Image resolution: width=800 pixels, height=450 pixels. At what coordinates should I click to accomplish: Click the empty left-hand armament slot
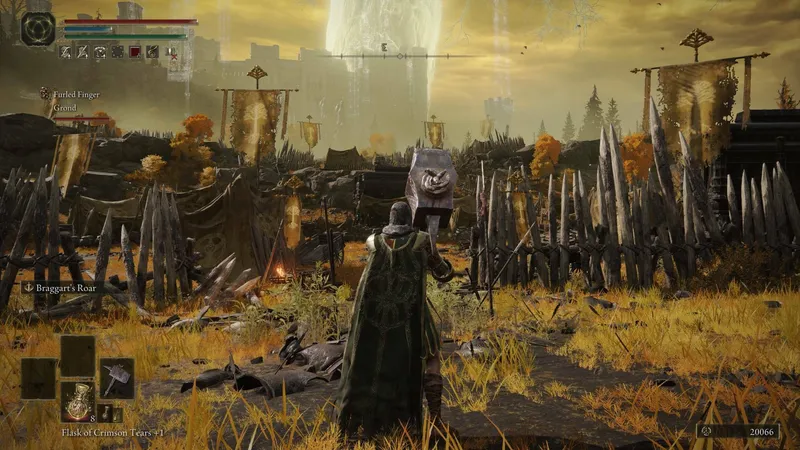point(38,378)
